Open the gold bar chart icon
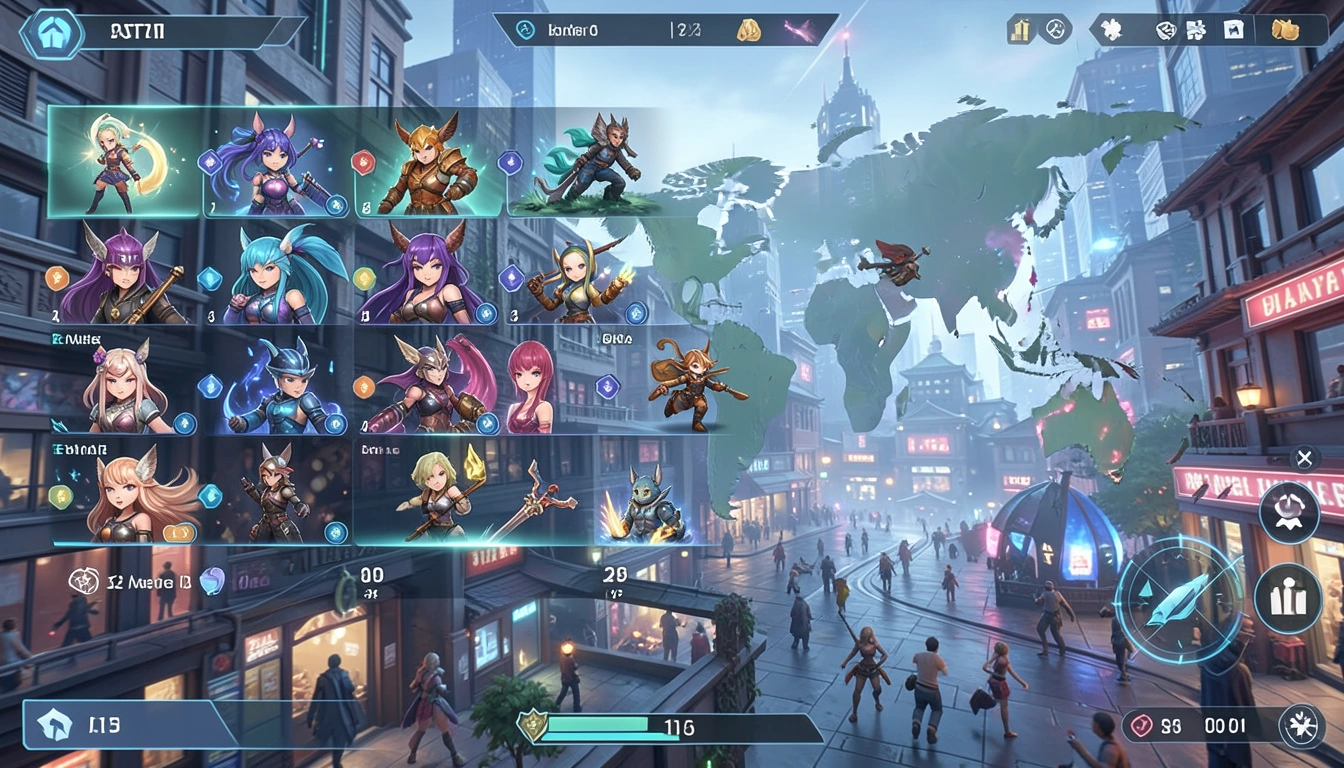The height and width of the screenshot is (768, 1344). pos(1019,30)
